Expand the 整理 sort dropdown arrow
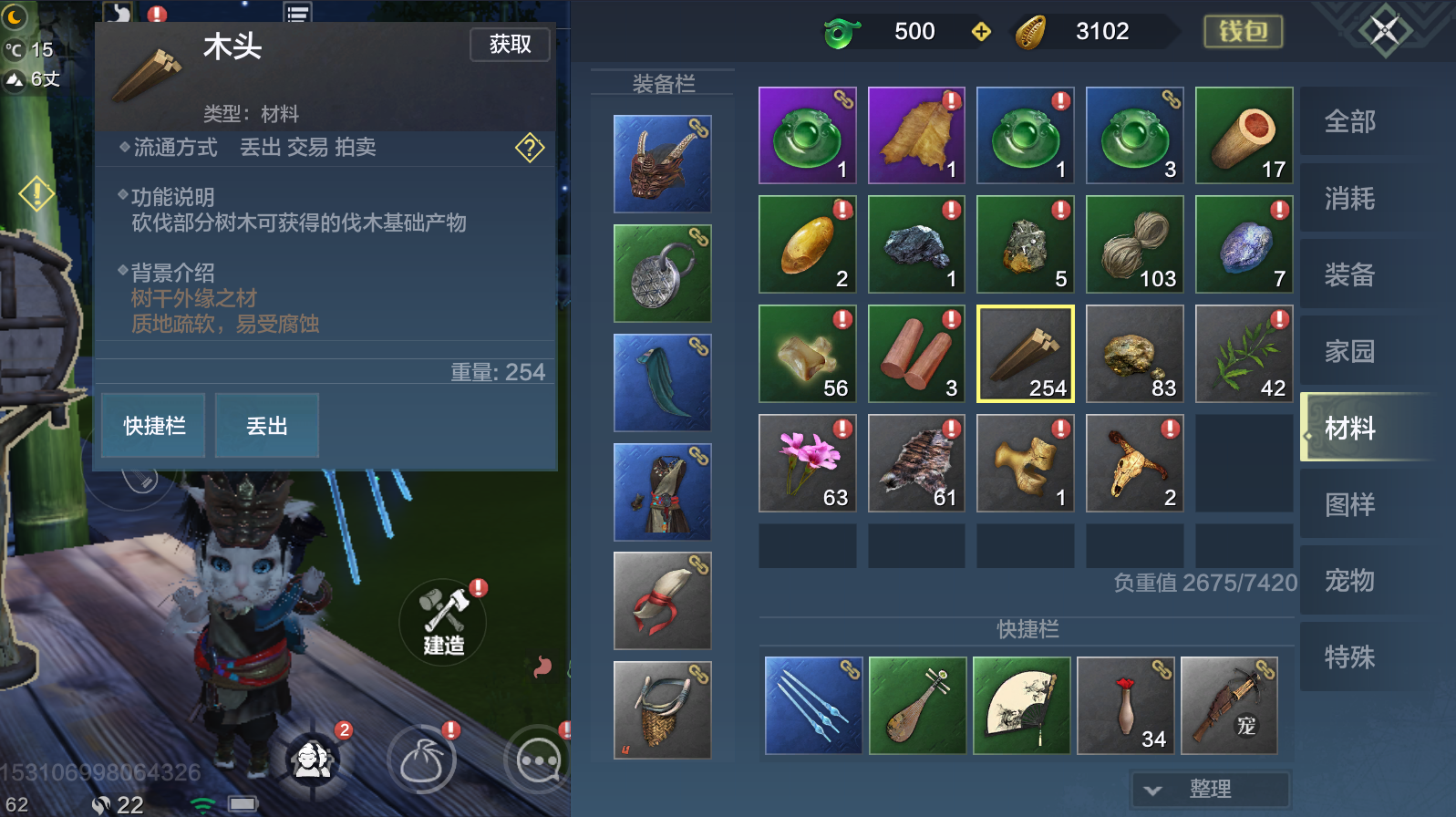Image resolution: width=1456 pixels, height=817 pixels. tap(1152, 790)
